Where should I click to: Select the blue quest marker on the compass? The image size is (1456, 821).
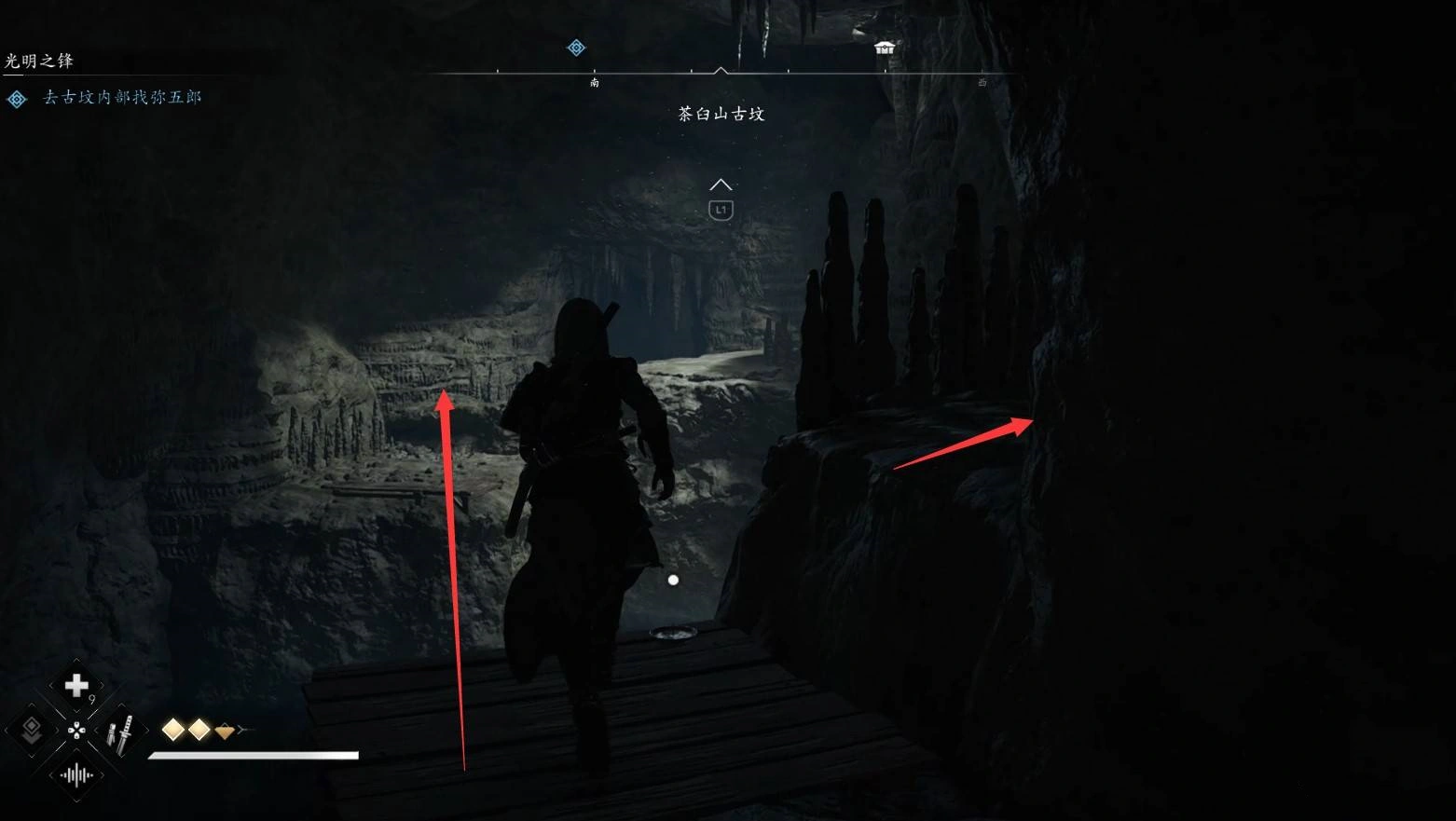click(x=576, y=48)
